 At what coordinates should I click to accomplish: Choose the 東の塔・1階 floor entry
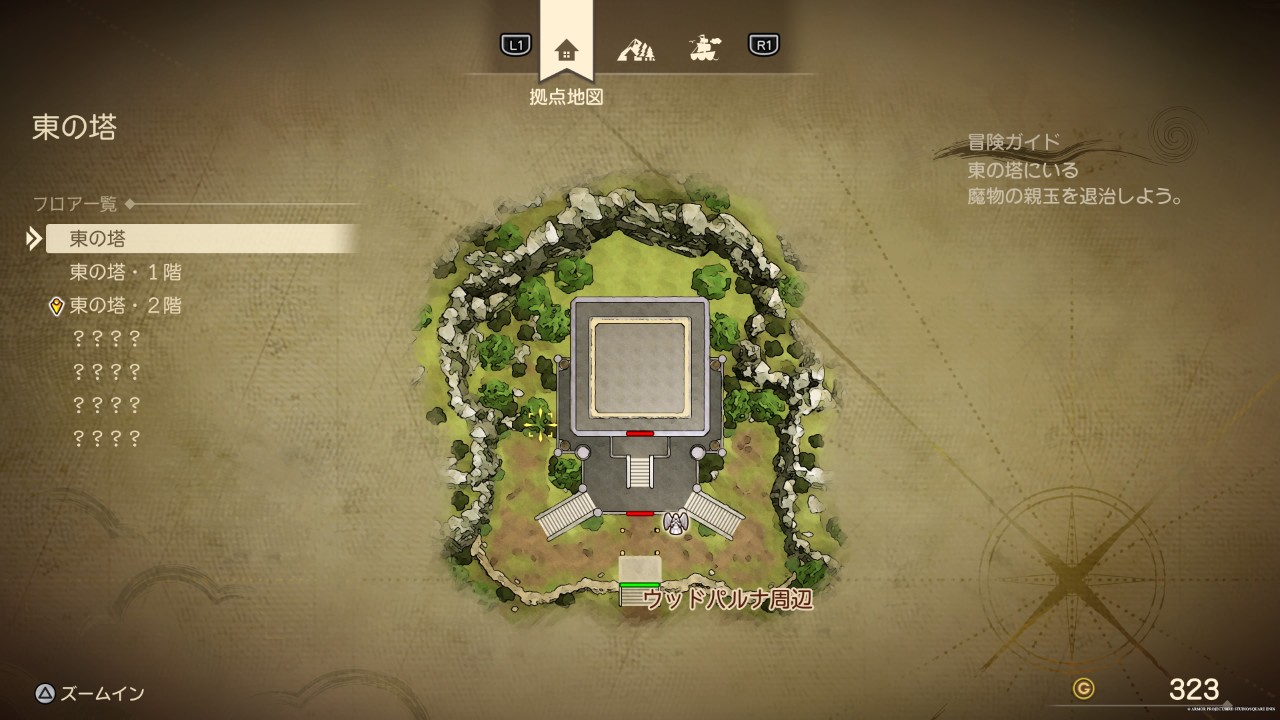(x=125, y=272)
